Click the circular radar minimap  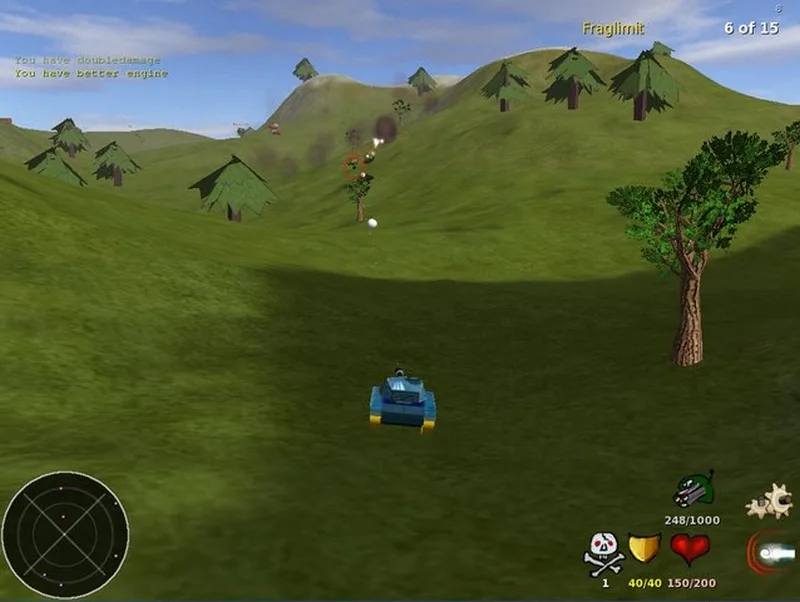point(65,535)
